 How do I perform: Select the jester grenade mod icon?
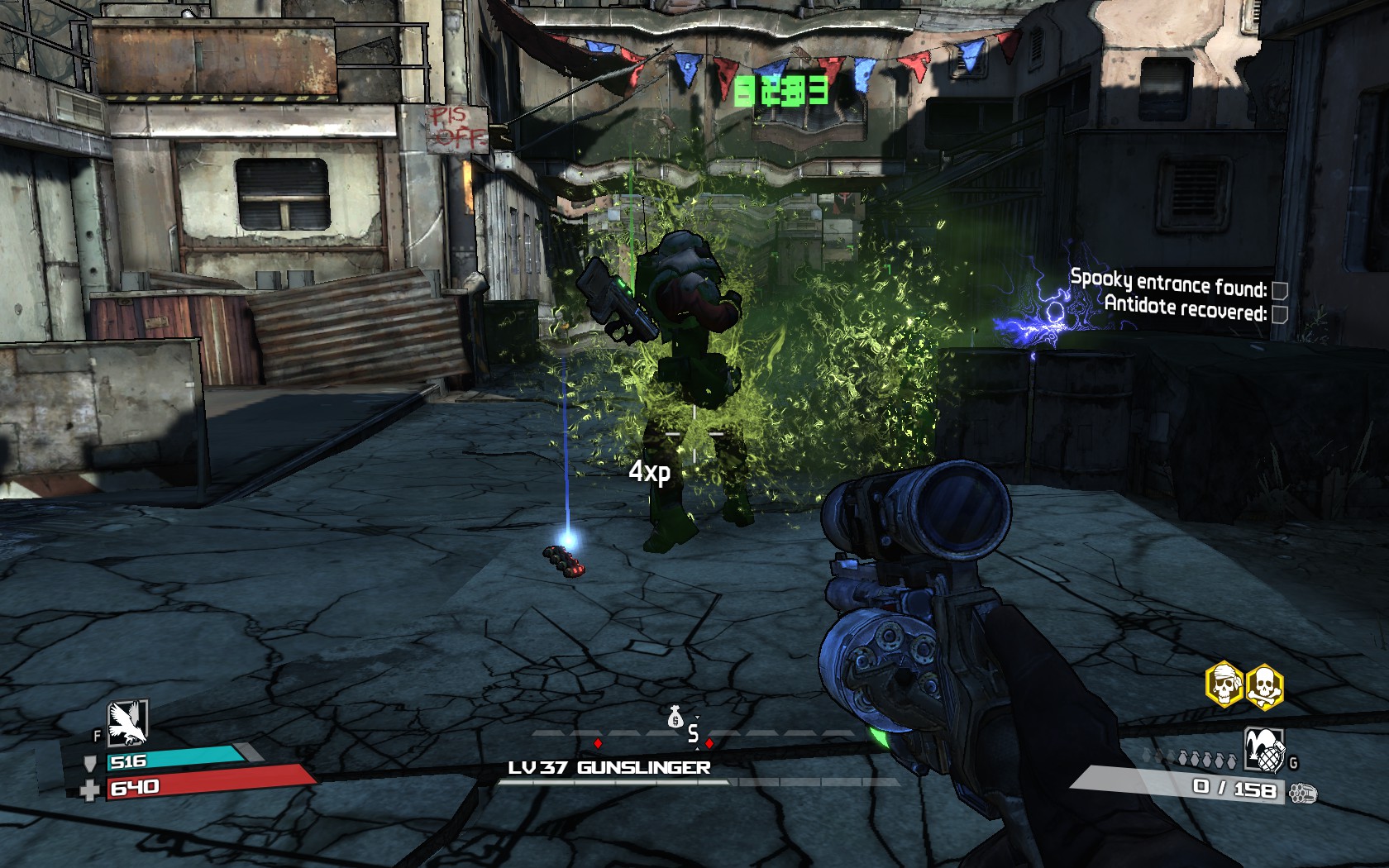(1264, 750)
